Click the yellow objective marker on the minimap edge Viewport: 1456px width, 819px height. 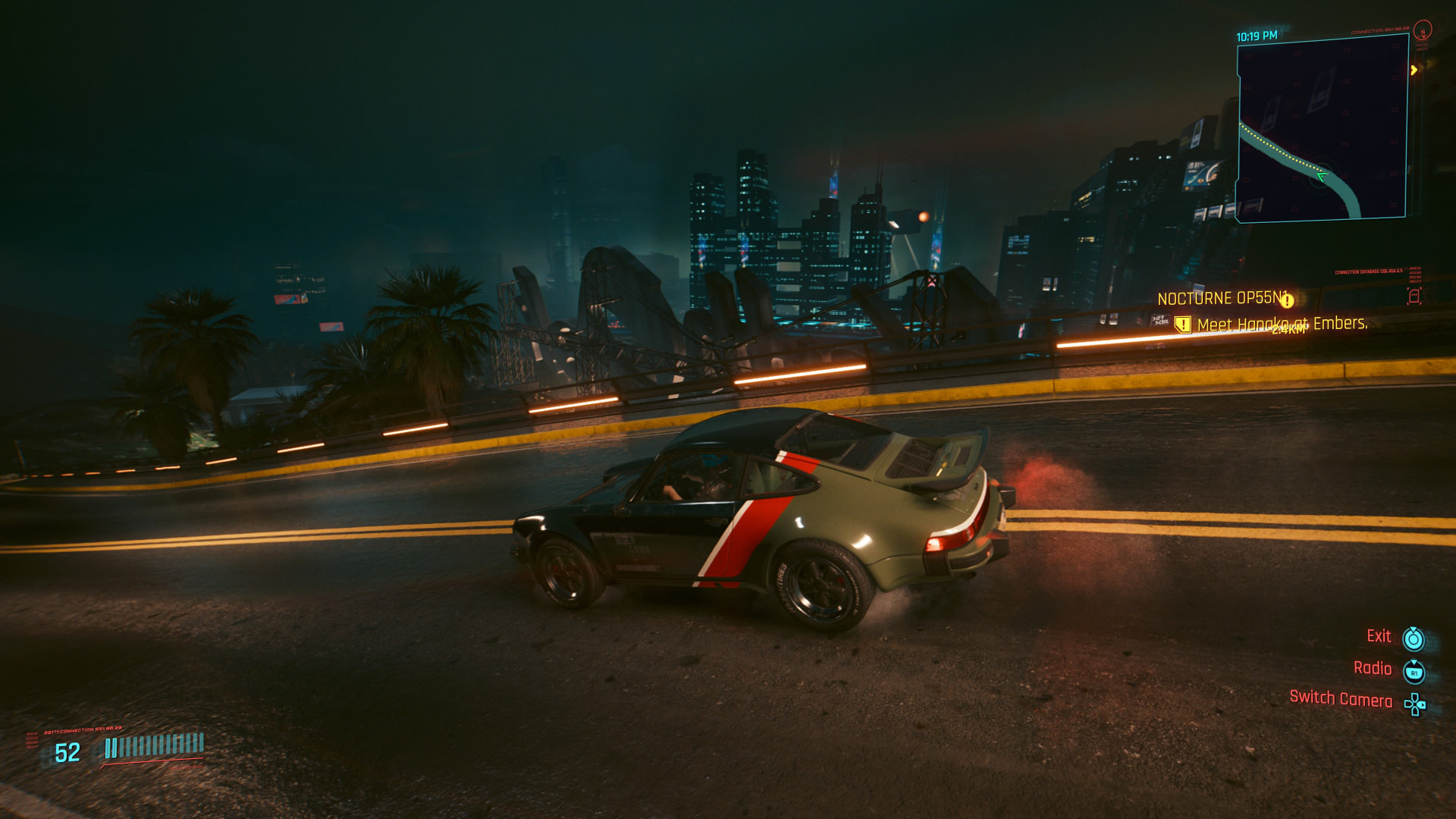click(1414, 70)
